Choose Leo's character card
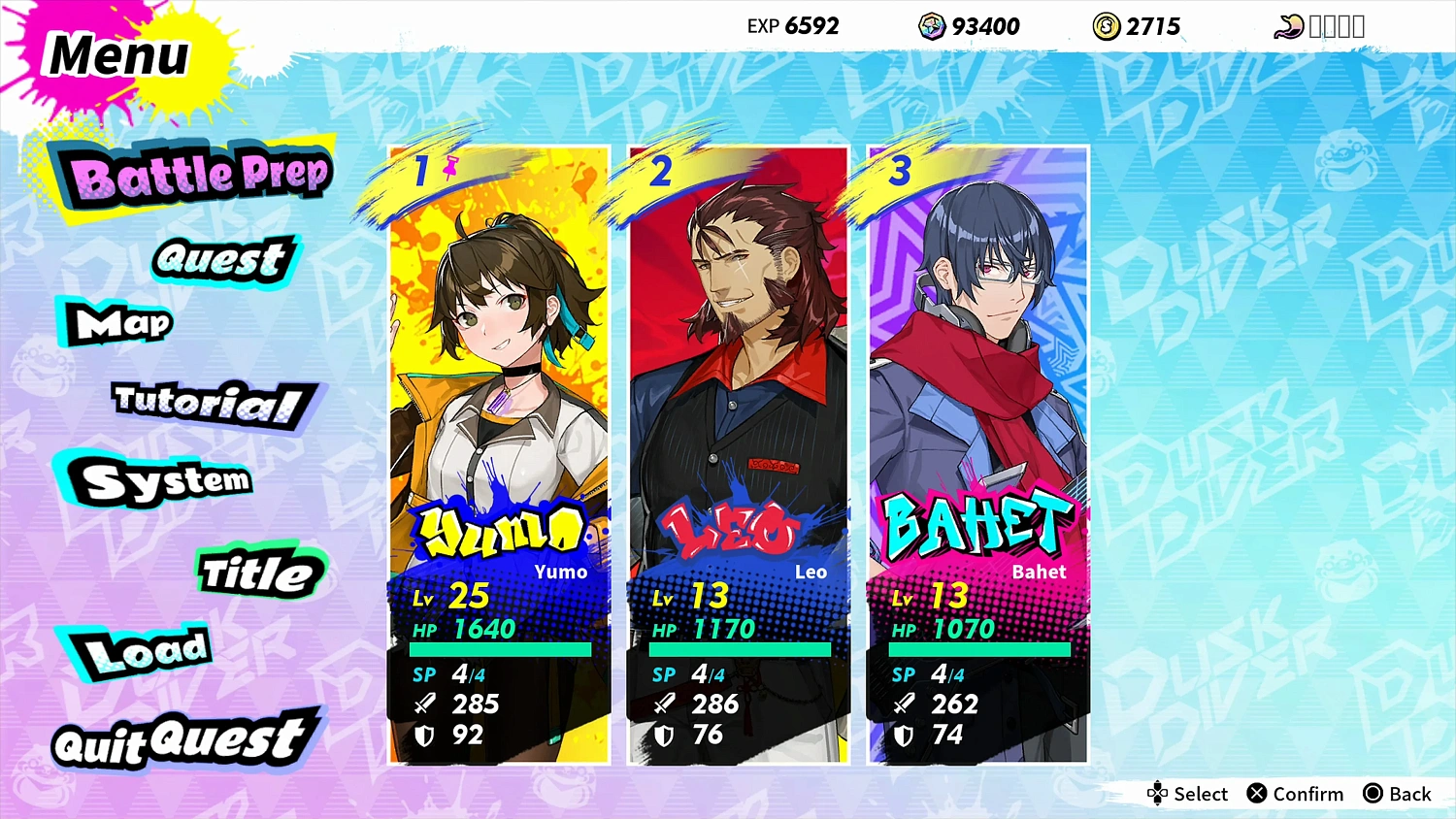Image resolution: width=1456 pixels, height=819 pixels. pos(739,454)
